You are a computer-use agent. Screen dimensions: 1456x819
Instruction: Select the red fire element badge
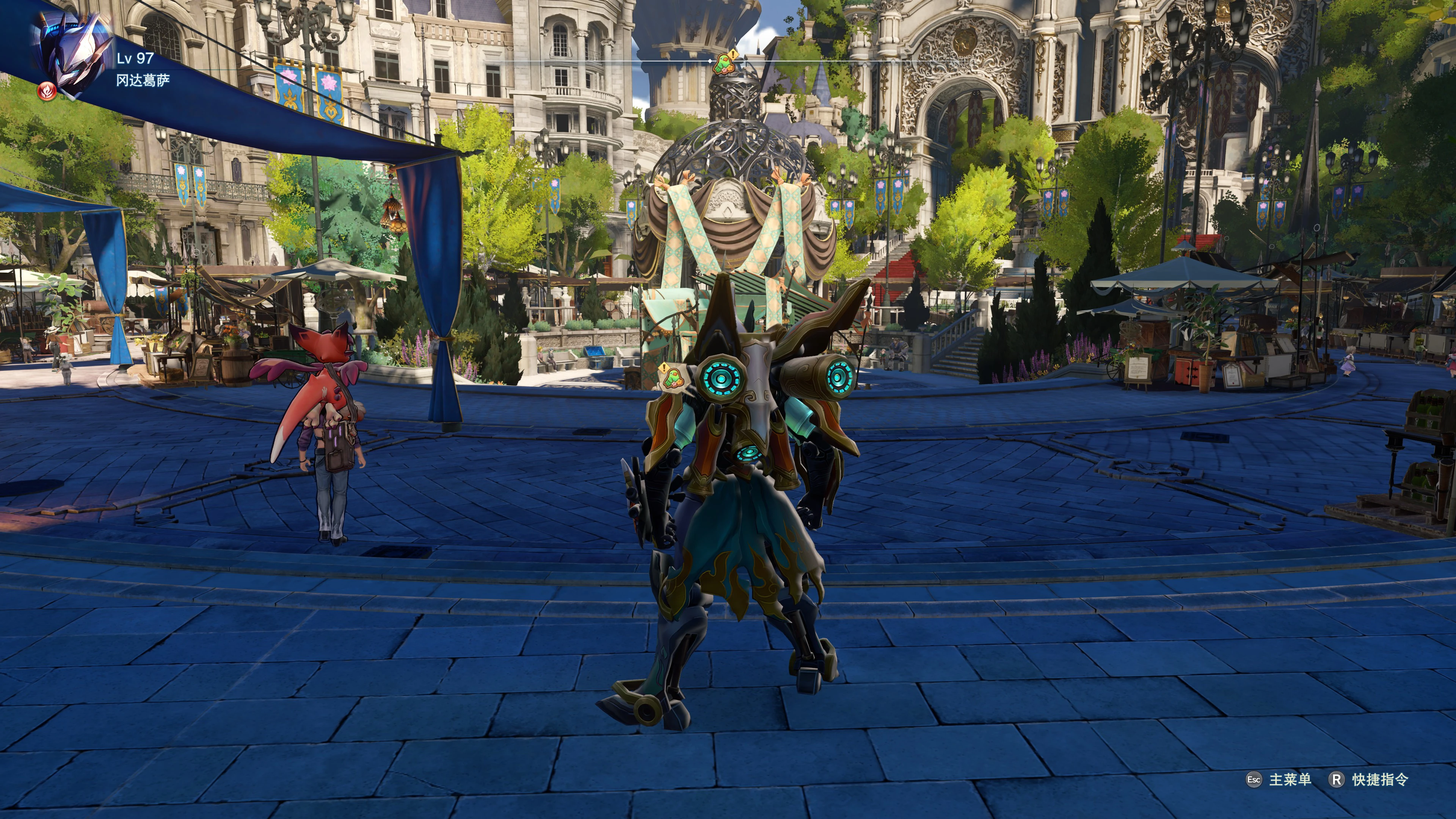[47, 91]
